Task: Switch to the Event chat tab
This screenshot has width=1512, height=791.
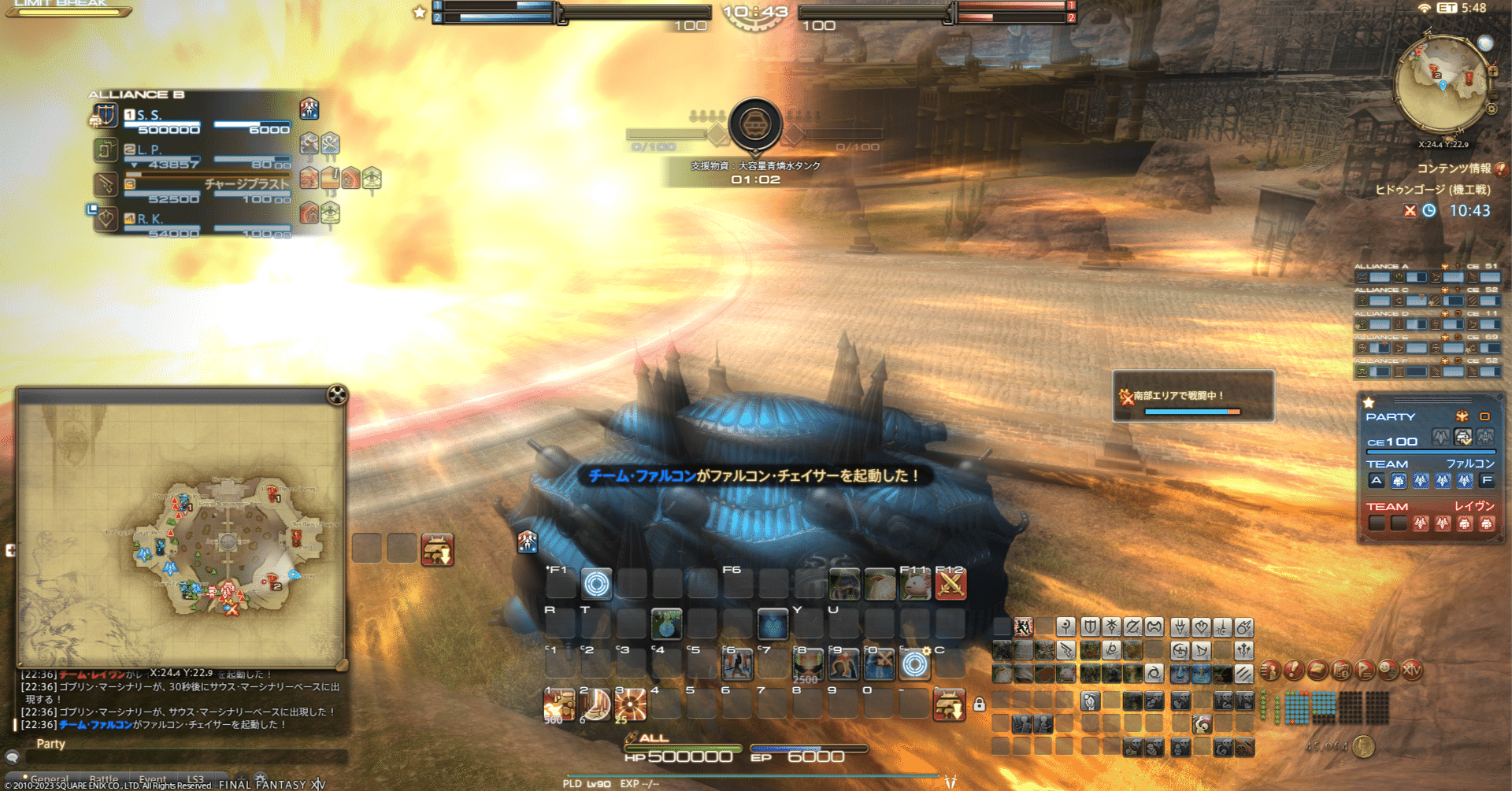Action: [x=154, y=779]
